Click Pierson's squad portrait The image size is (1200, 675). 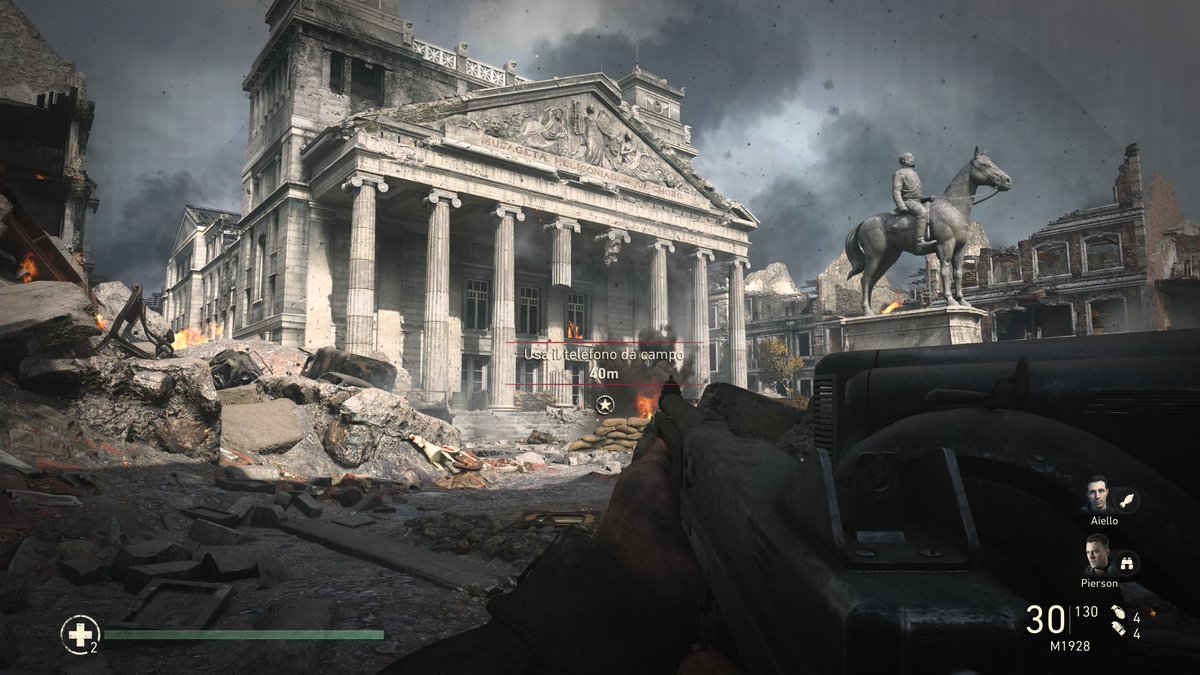coord(1097,555)
